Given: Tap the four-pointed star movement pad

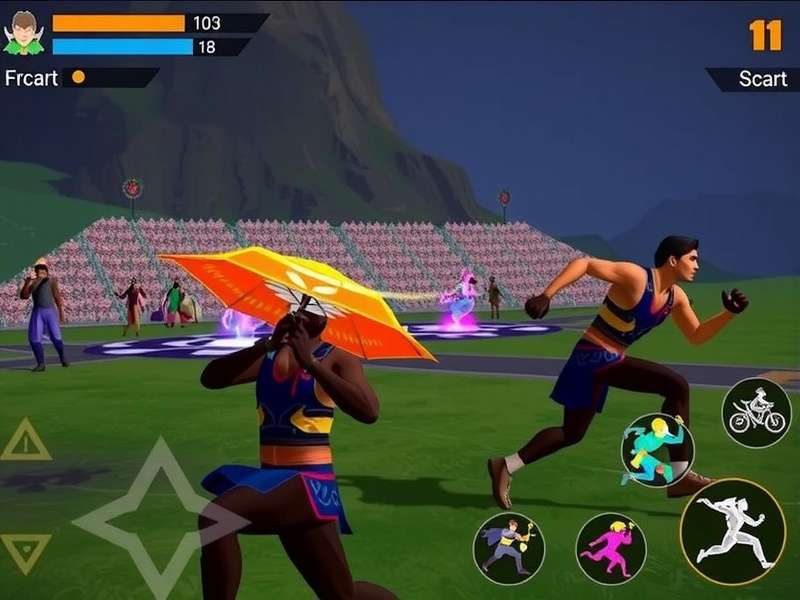Looking at the screenshot, I should (150, 517).
